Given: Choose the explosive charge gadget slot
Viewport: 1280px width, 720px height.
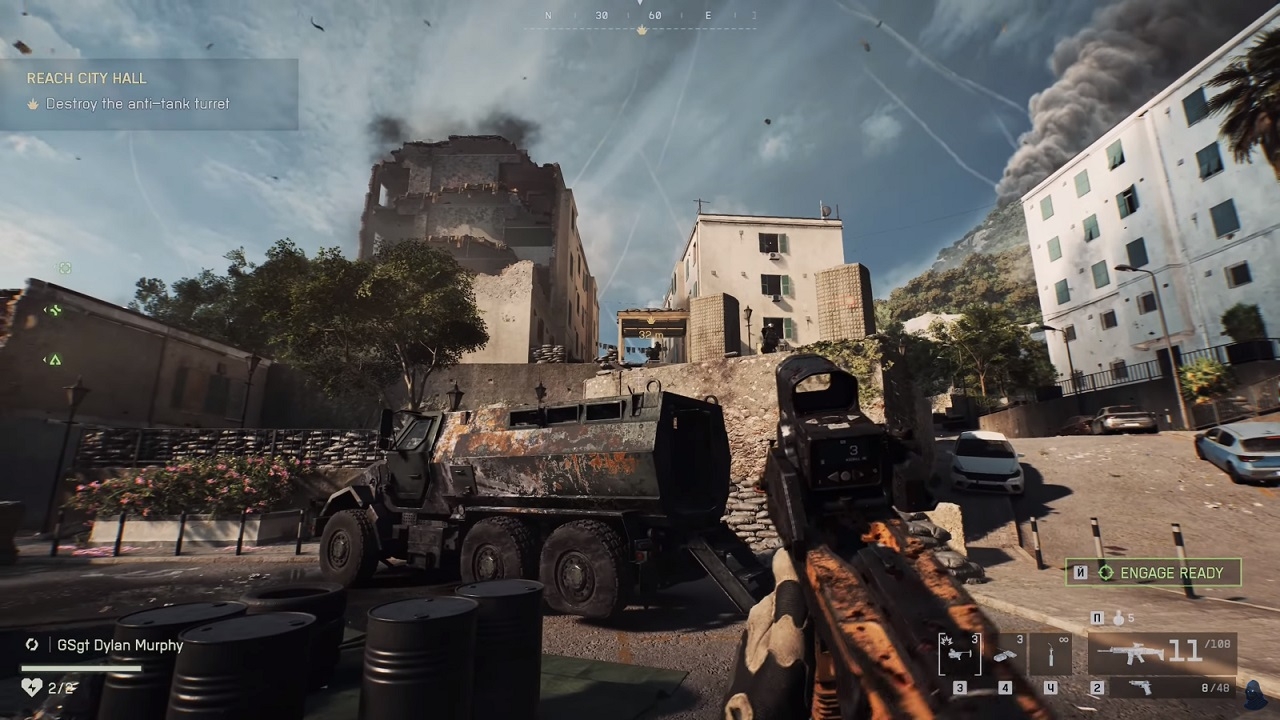Looking at the screenshot, I should [x=1005, y=654].
